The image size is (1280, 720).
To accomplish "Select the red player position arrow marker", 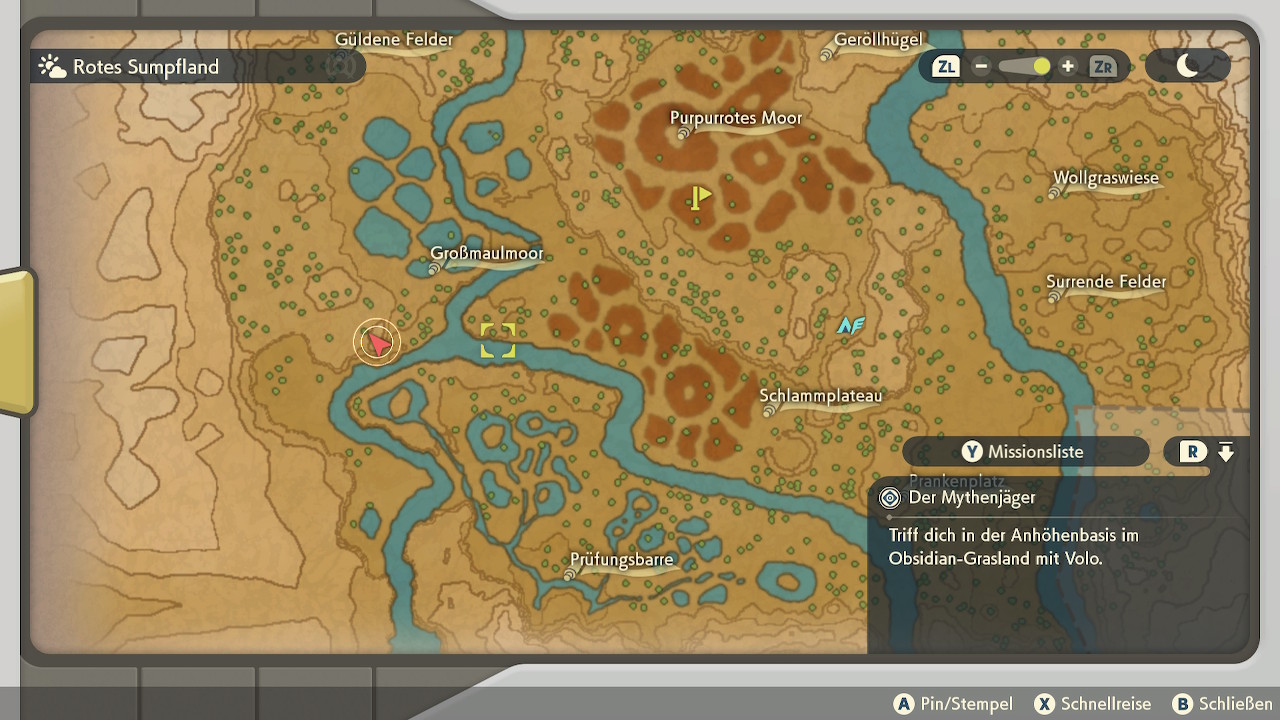I will (377, 343).
